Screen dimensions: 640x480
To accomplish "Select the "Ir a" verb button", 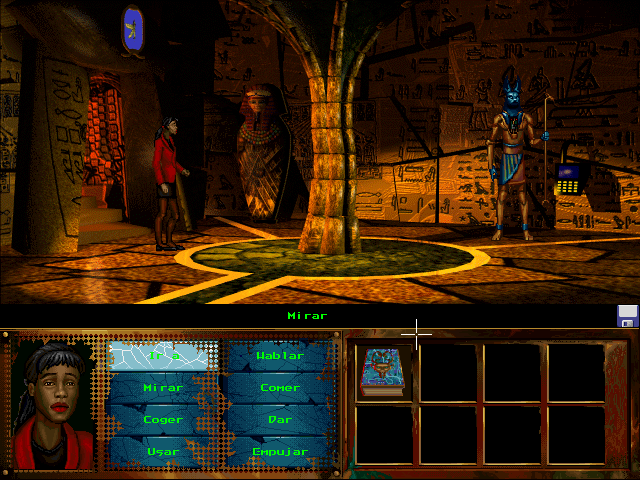I will tap(160, 356).
